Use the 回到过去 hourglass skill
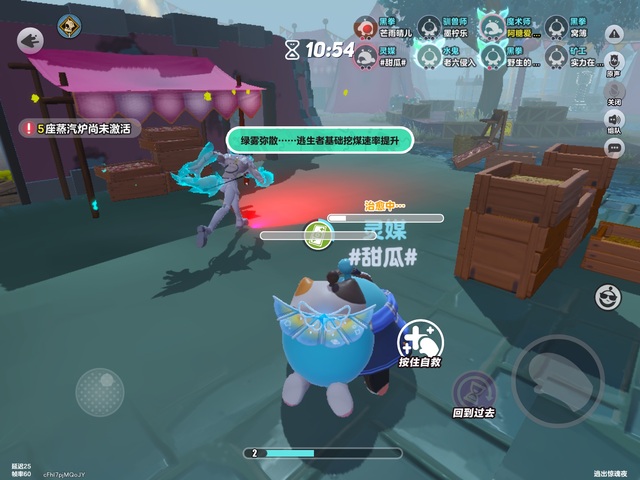Image resolution: width=640 pixels, height=480 pixels. coord(473,391)
